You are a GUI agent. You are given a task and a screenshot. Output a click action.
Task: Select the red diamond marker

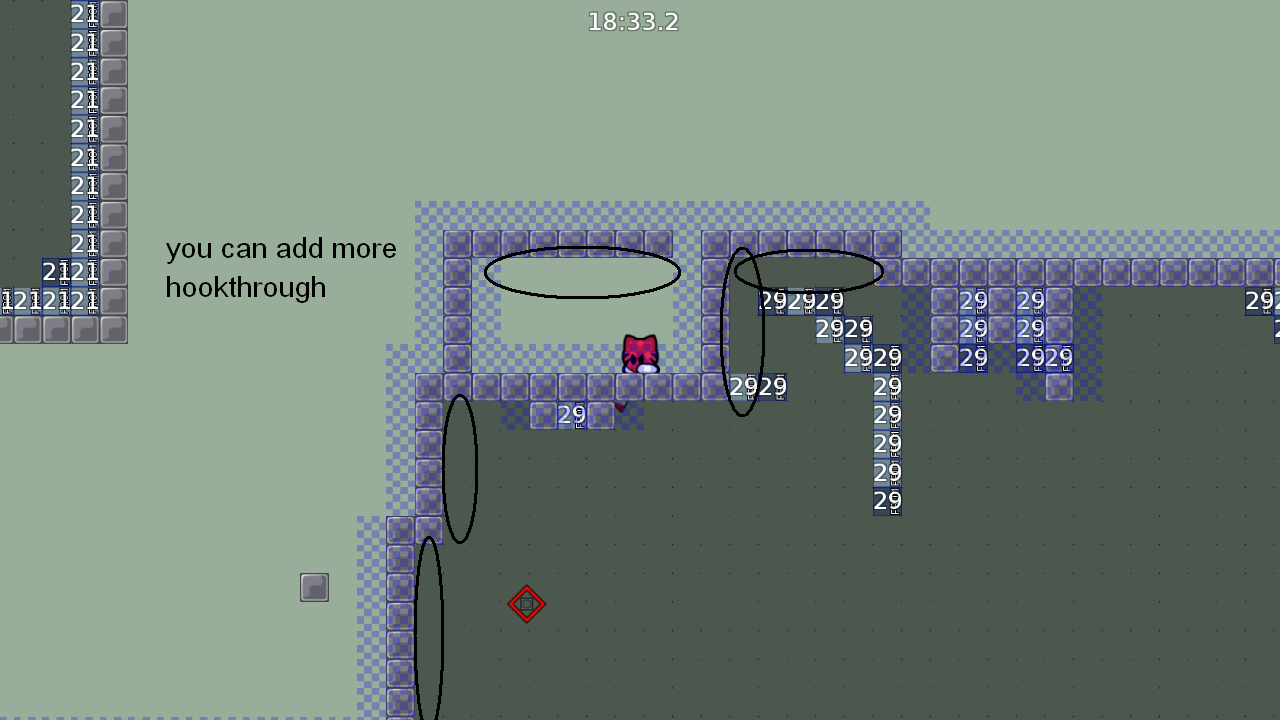coord(527,604)
